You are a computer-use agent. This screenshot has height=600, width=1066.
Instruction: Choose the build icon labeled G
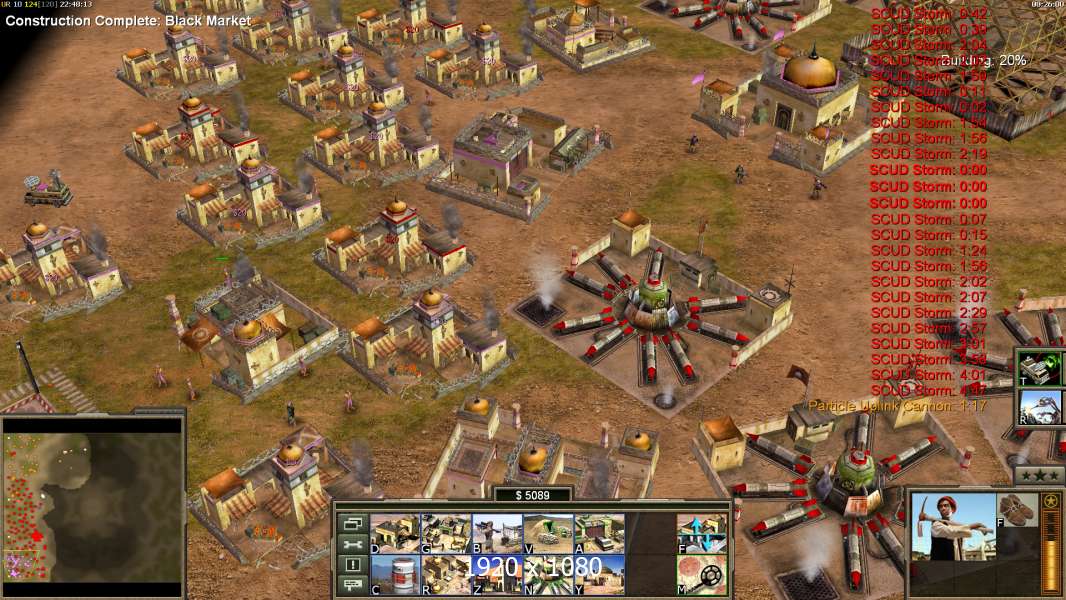coord(446,533)
